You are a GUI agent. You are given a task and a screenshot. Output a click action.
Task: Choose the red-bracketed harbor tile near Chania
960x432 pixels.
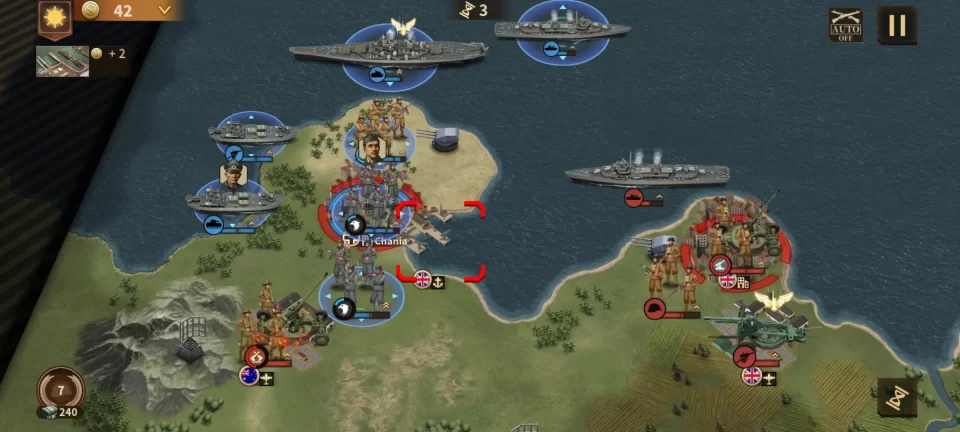tap(440, 240)
